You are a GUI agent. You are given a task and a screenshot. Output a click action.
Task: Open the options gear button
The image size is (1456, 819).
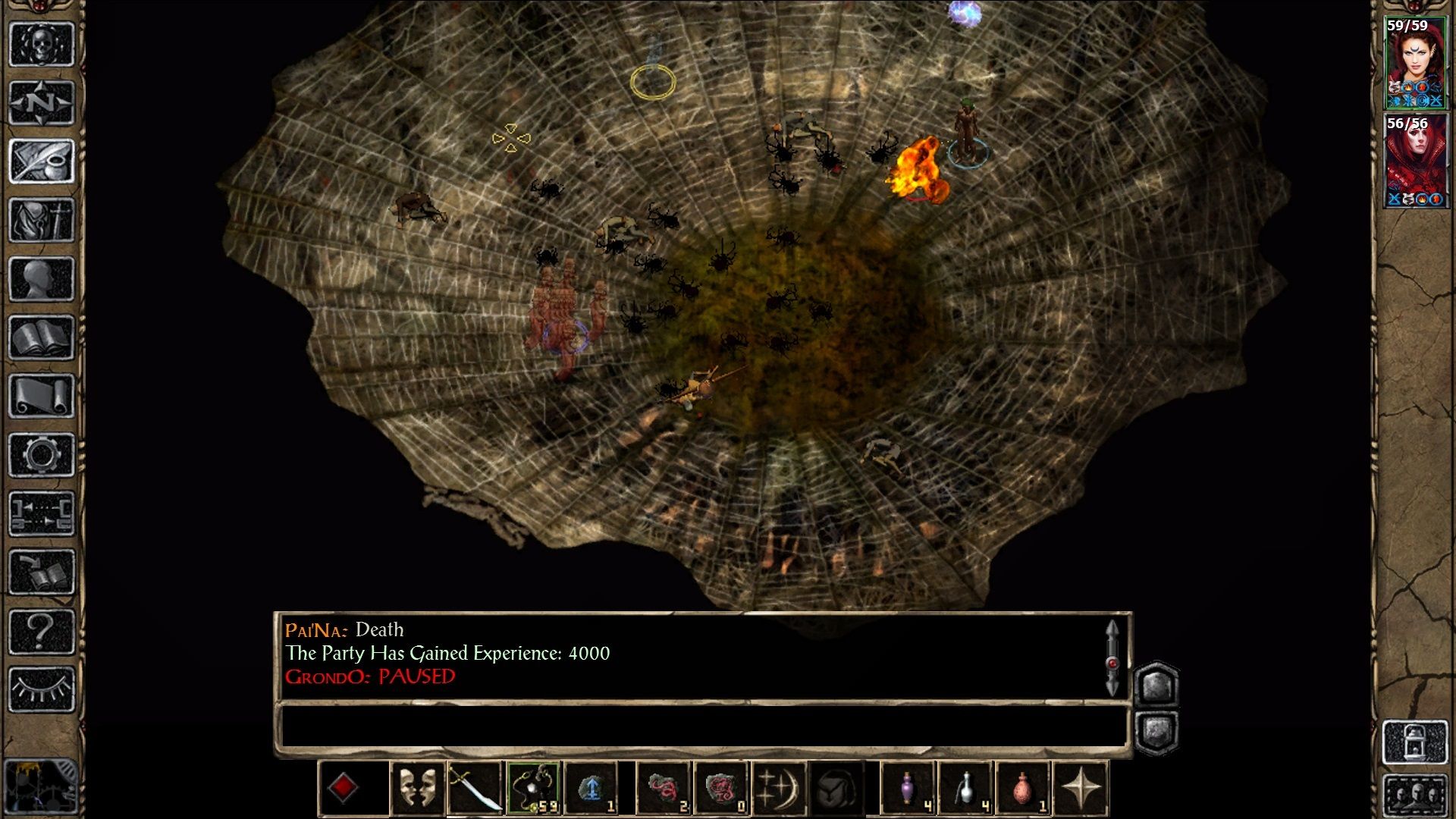click(42, 455)
